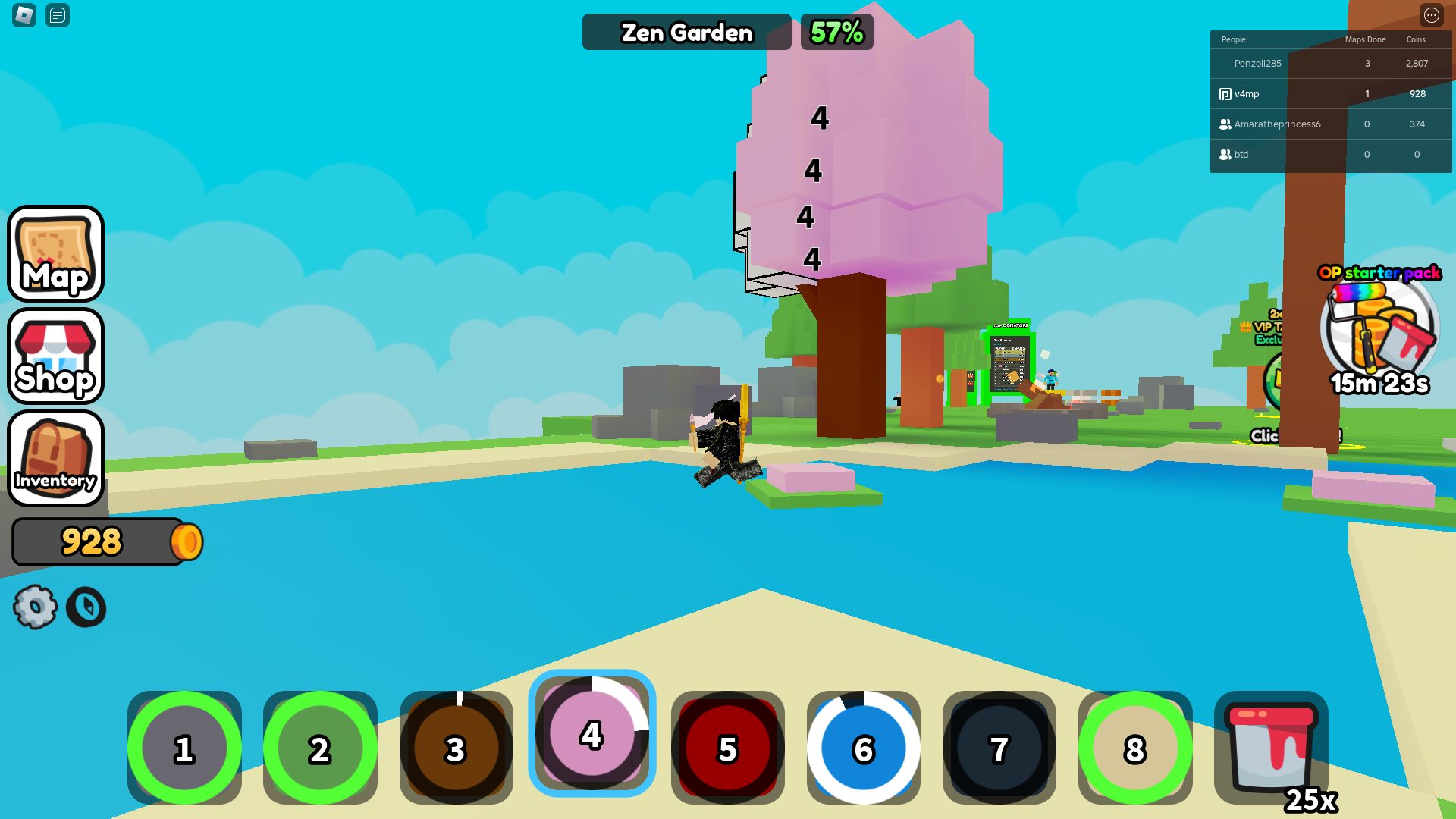The height and width of the screenshot is (819, 1456).
Task: Open the three-dot options menu
Action: 1431,15
